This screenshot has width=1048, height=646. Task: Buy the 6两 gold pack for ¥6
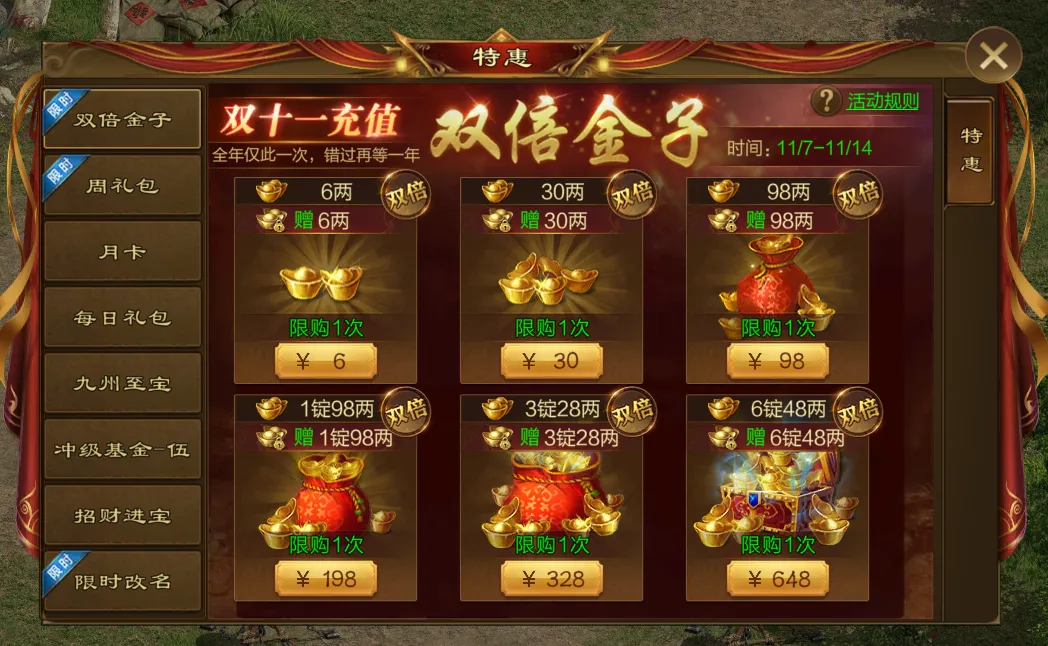[326, 361]
